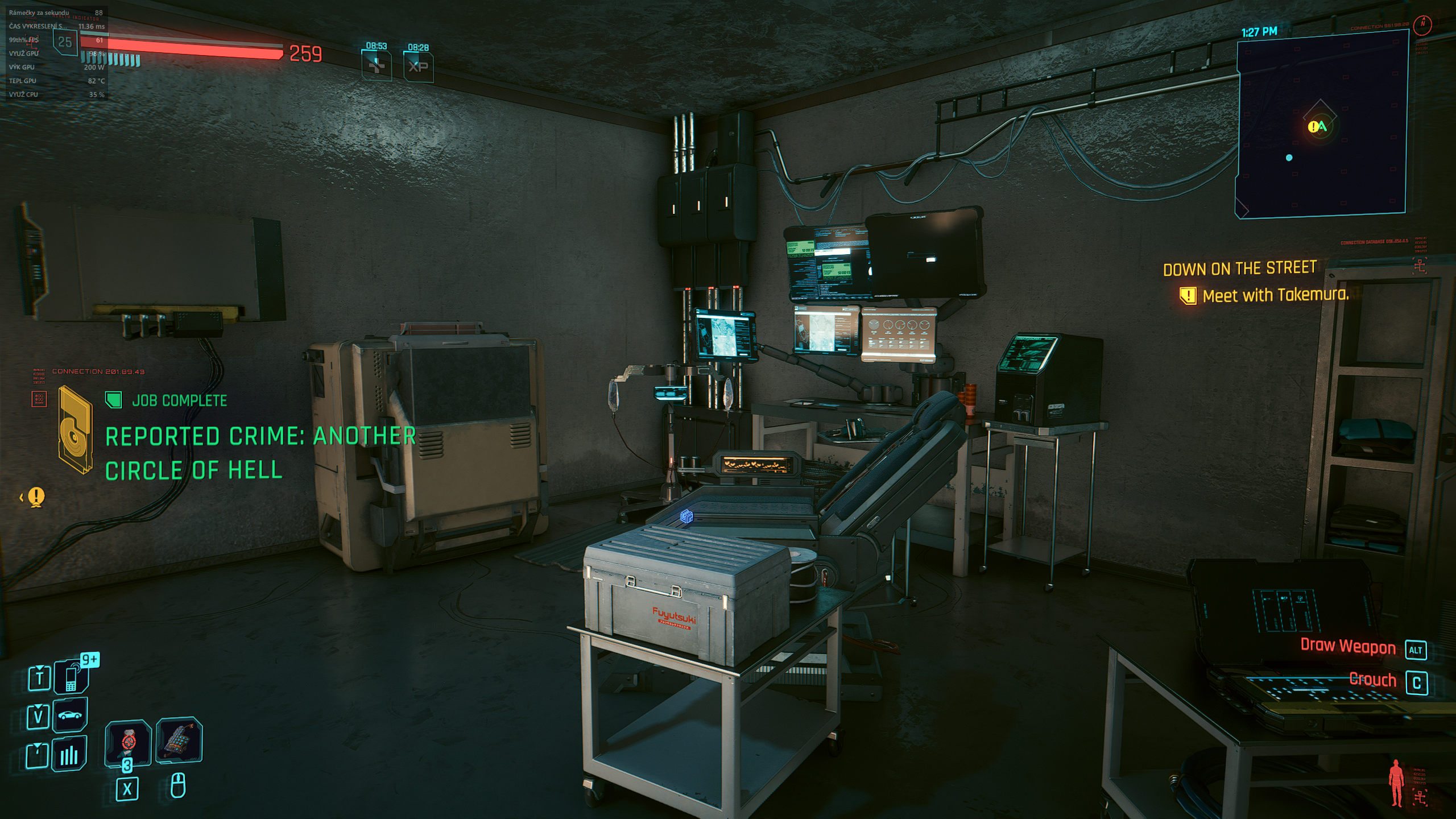Click the level 25 badge
This screenshot has width=1456, height=819.
click(65, 42)
